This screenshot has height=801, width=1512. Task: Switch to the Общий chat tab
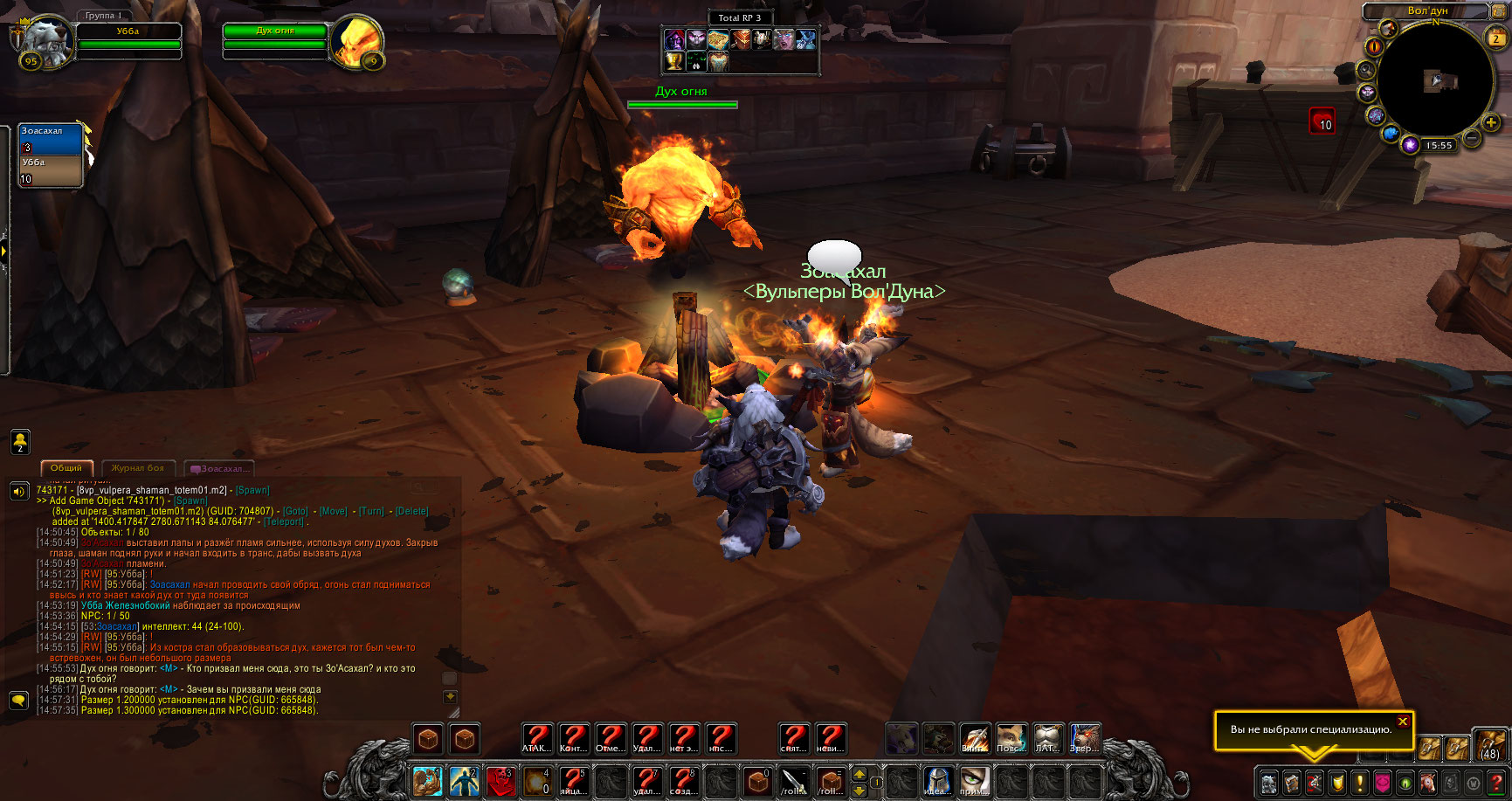pyautogui.click(x=66, y=468)
